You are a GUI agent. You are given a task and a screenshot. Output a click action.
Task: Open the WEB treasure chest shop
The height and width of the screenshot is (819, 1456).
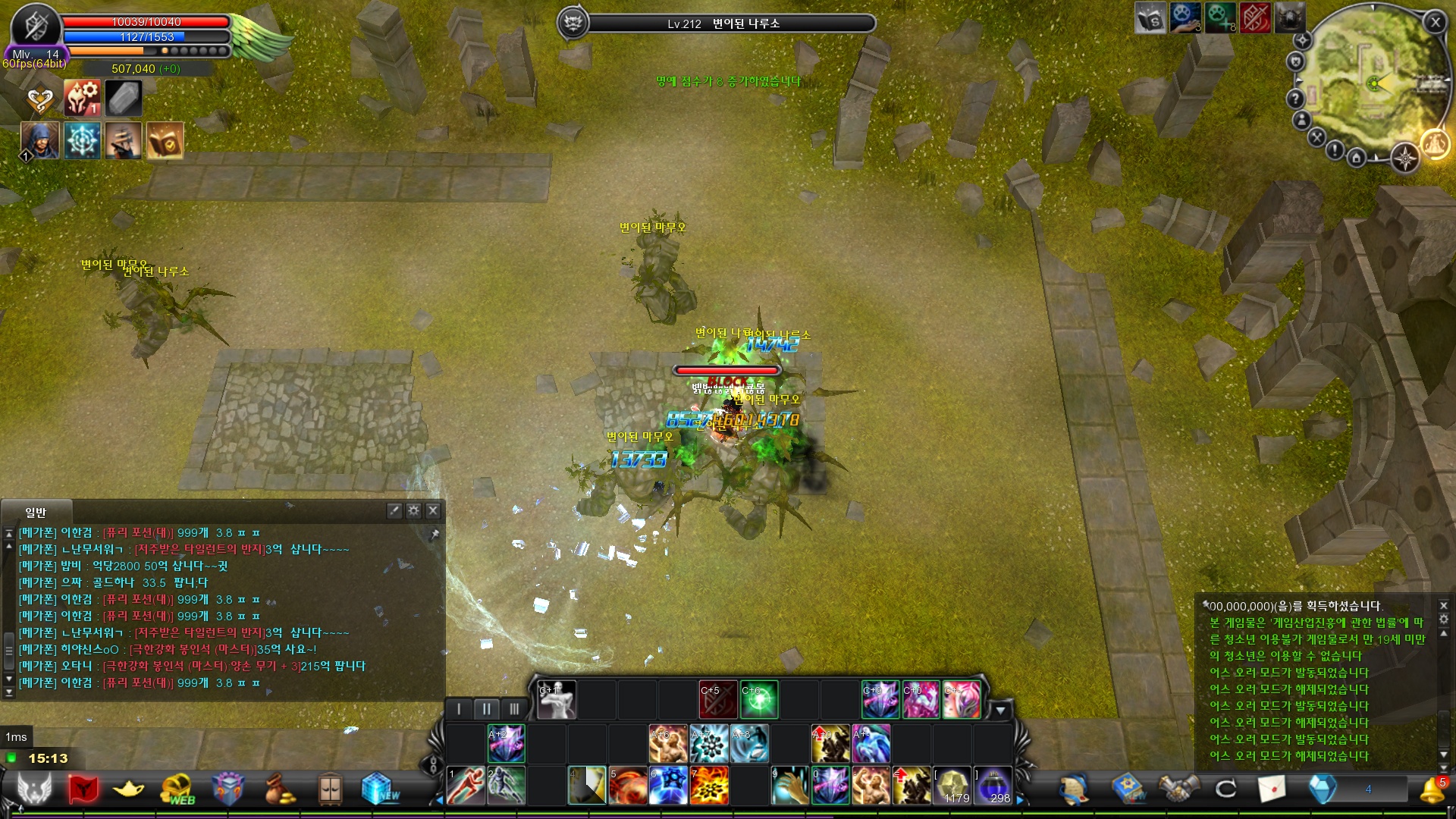177,789
